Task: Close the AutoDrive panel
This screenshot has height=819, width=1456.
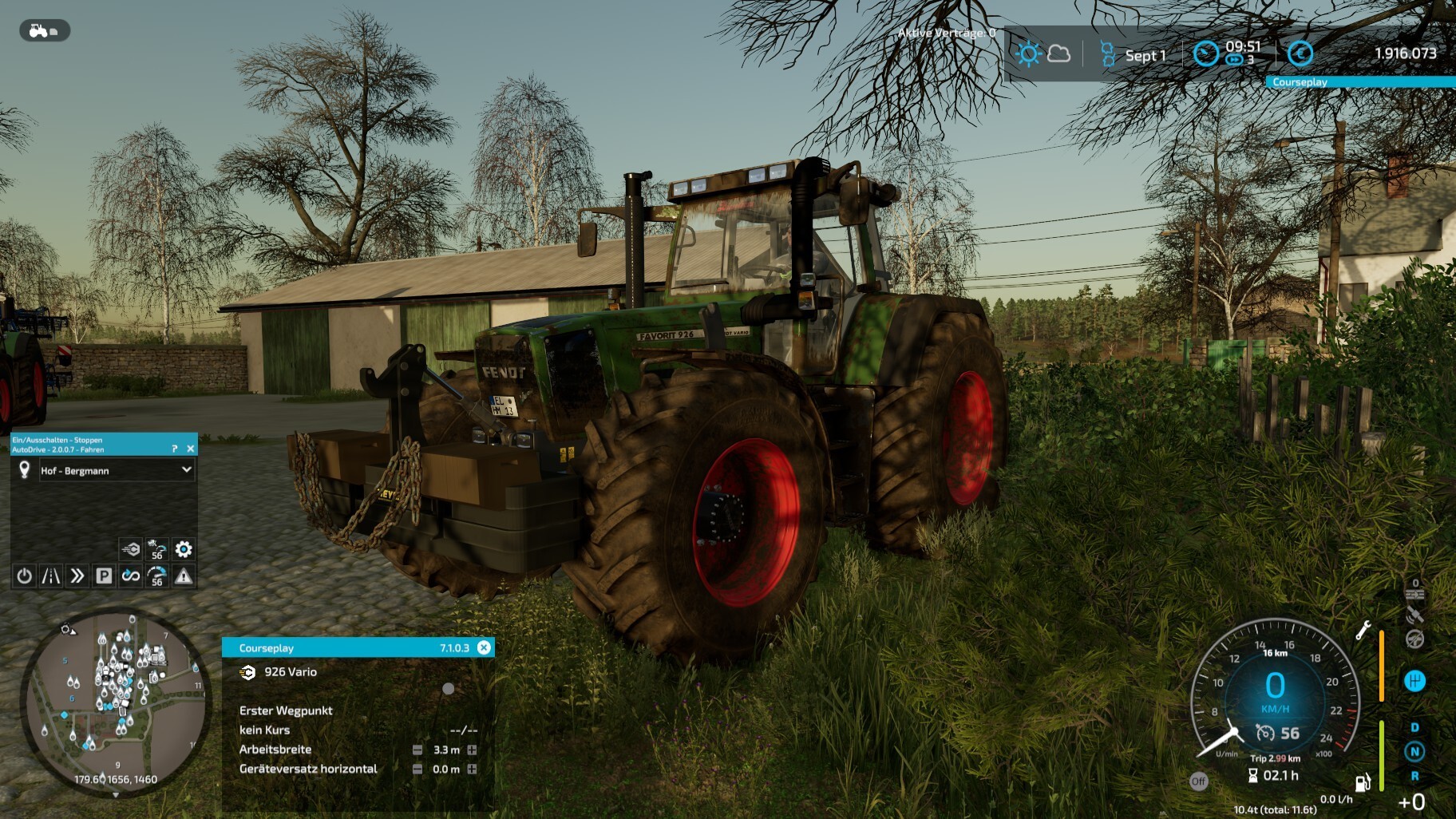Action: click(190, 449)
